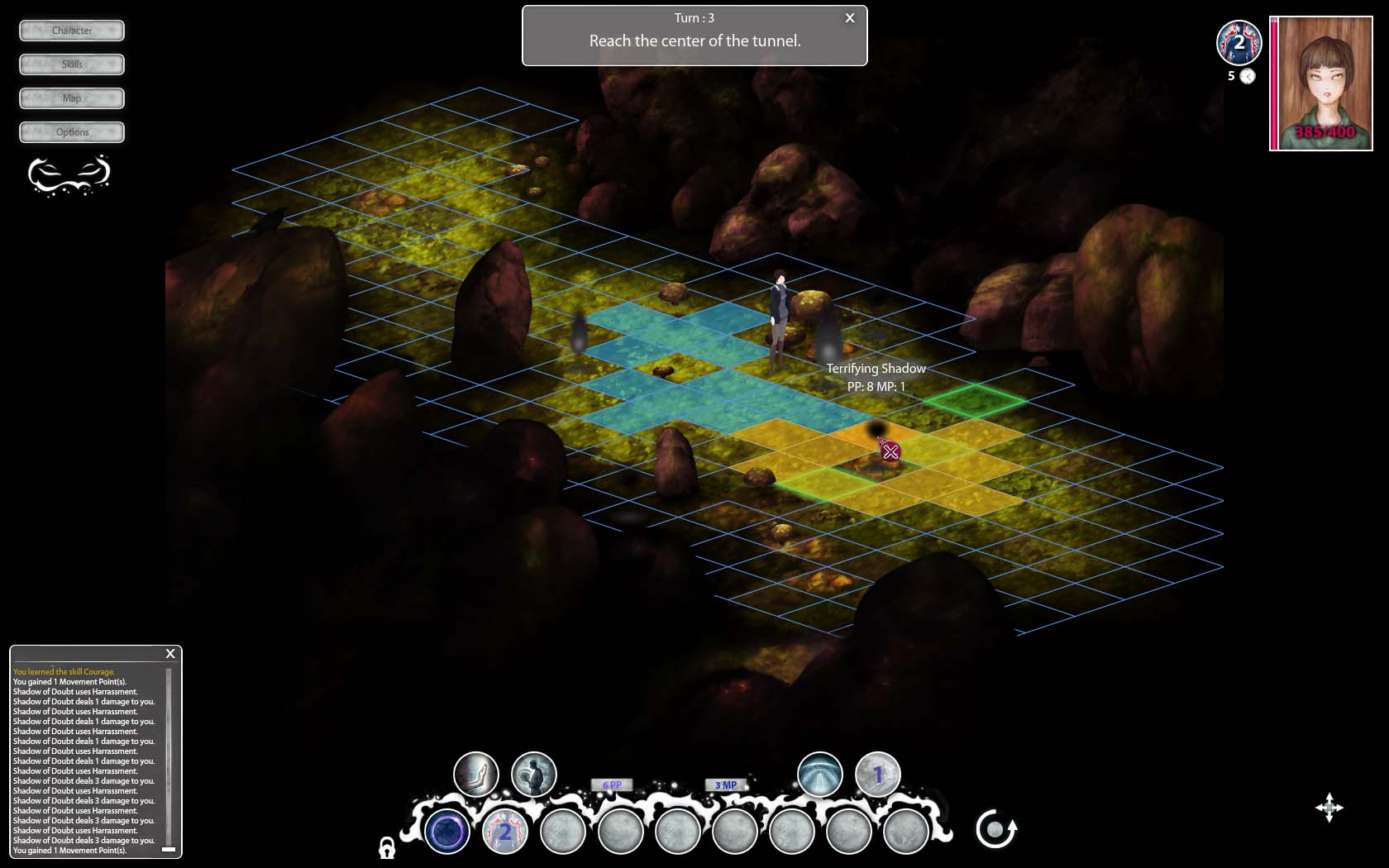Click the Character button
Viewport: 1389px width, 868px height.
coord(70,31)
